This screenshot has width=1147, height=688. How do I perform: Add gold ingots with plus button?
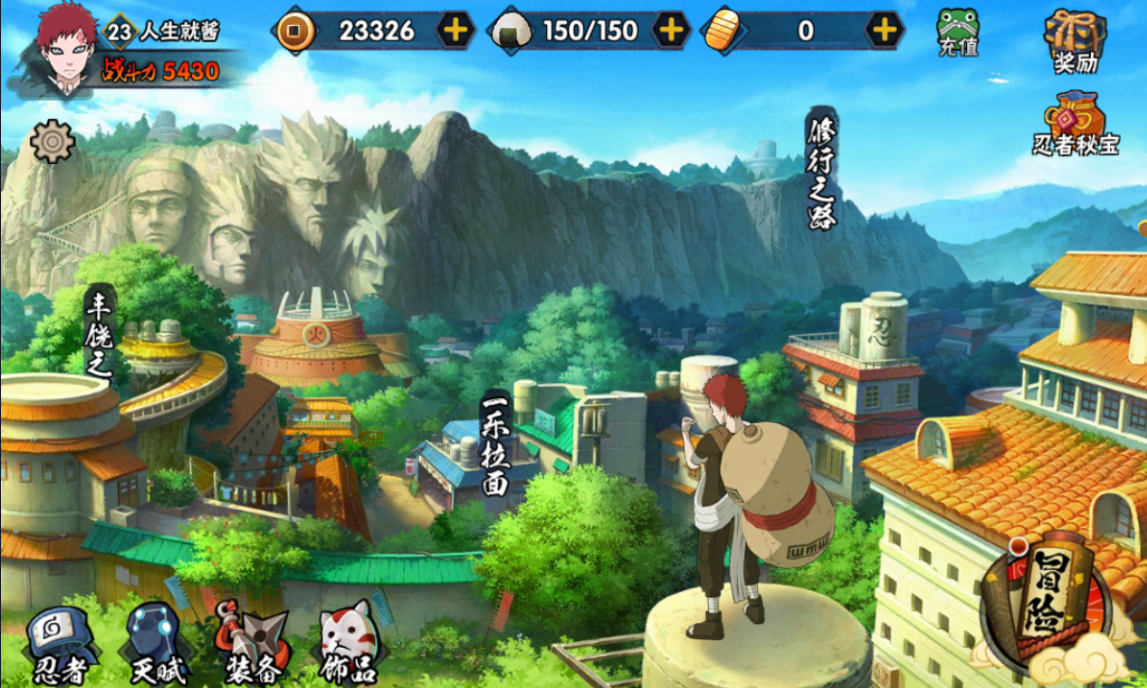point(883,30)
